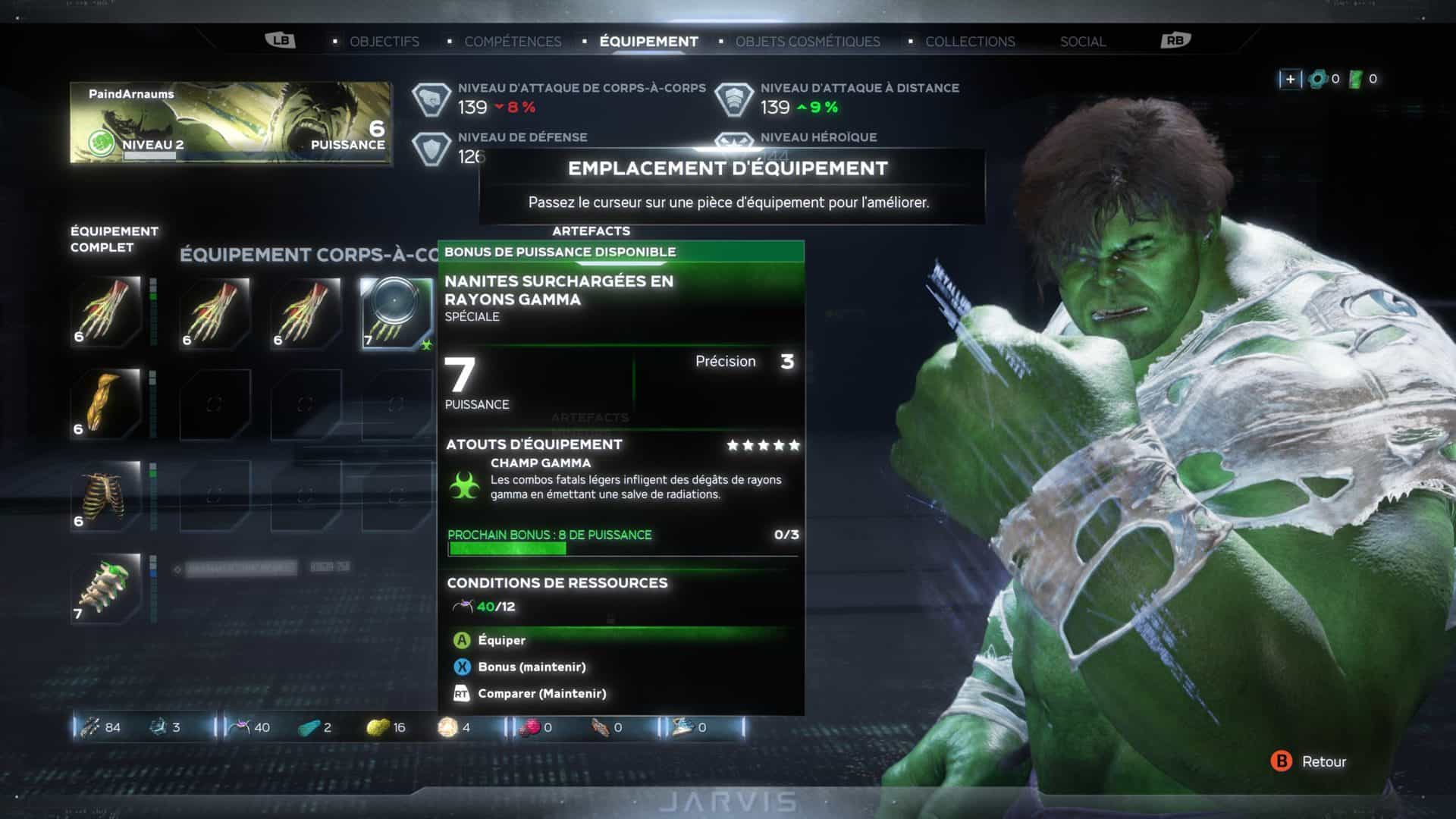The width and height of the screenshot is (1456, 819).
Task: Click the PaindArnaums Hulk hero banner
Action: (x=231, y=123)
